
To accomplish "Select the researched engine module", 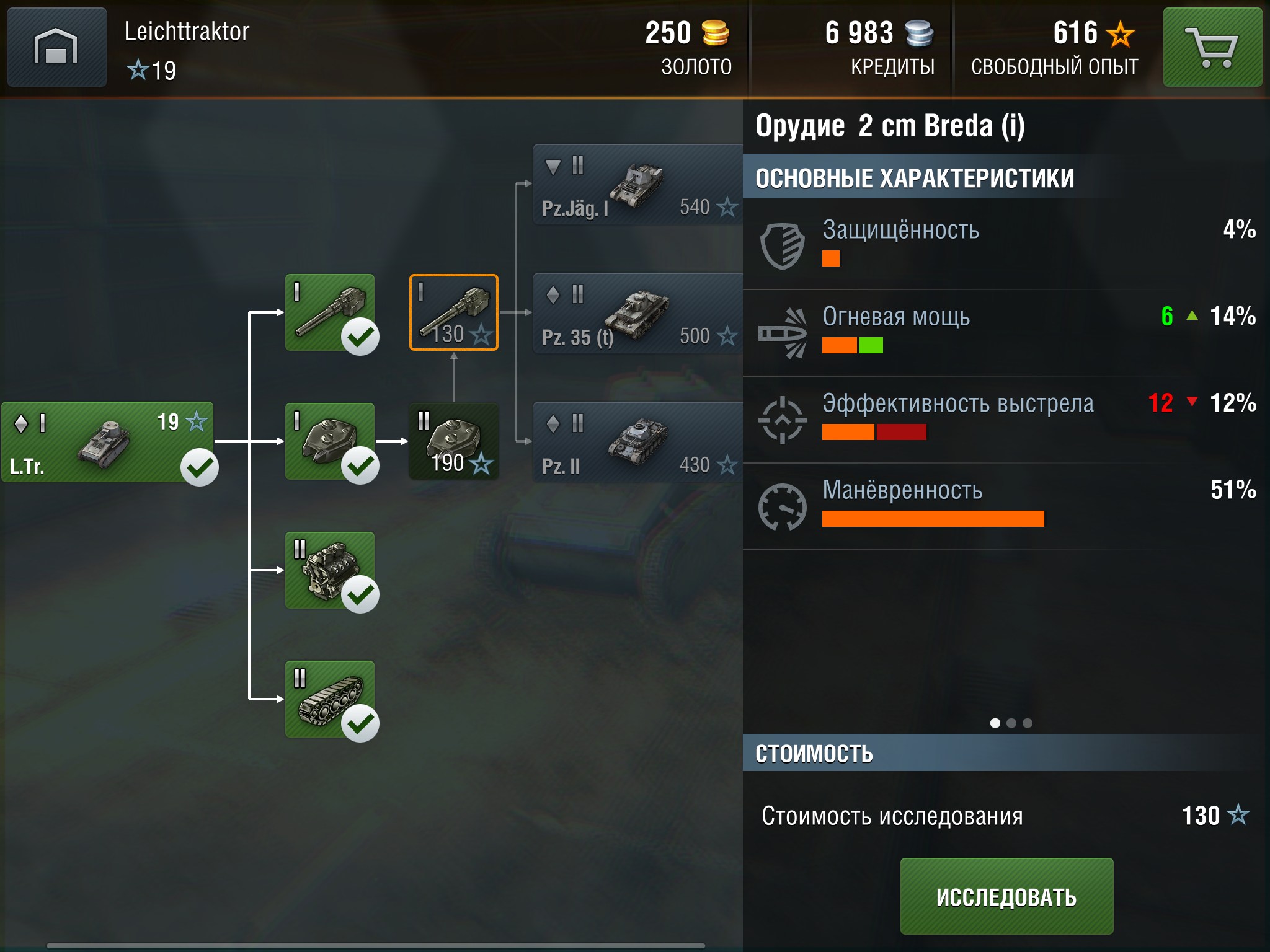I will tap(330, 570).
